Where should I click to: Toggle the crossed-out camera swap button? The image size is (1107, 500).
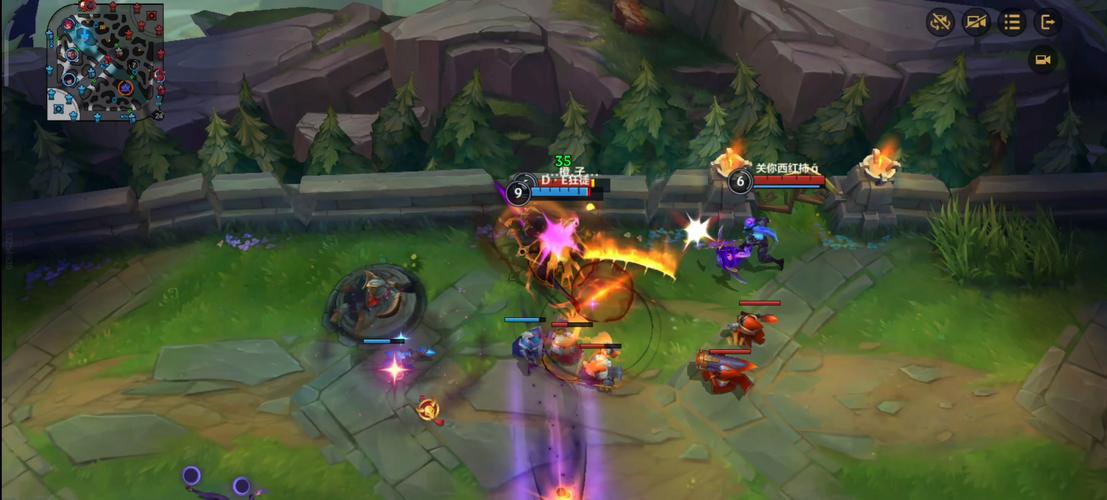(940, 22)
